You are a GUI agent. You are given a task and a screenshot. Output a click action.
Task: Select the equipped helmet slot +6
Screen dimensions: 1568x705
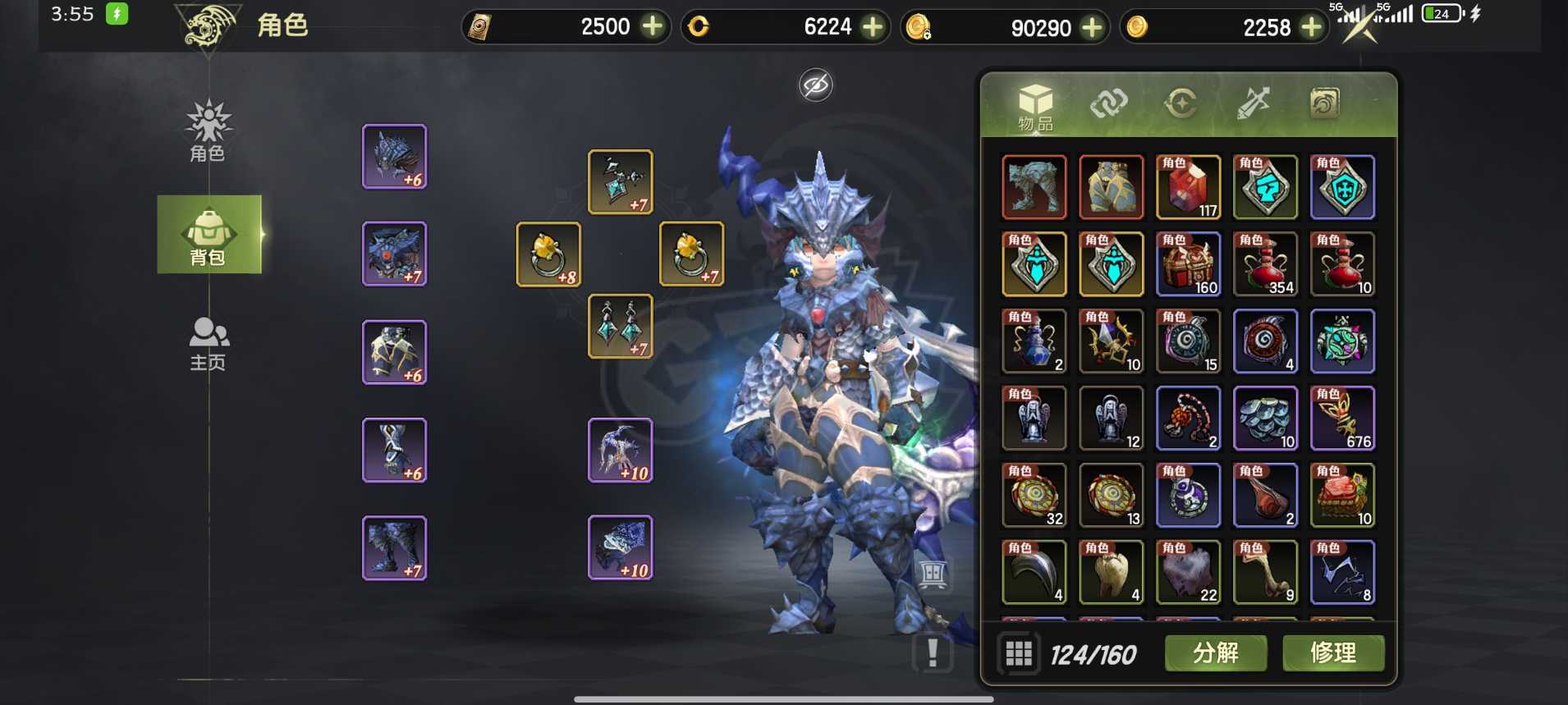tap(394, 157)
